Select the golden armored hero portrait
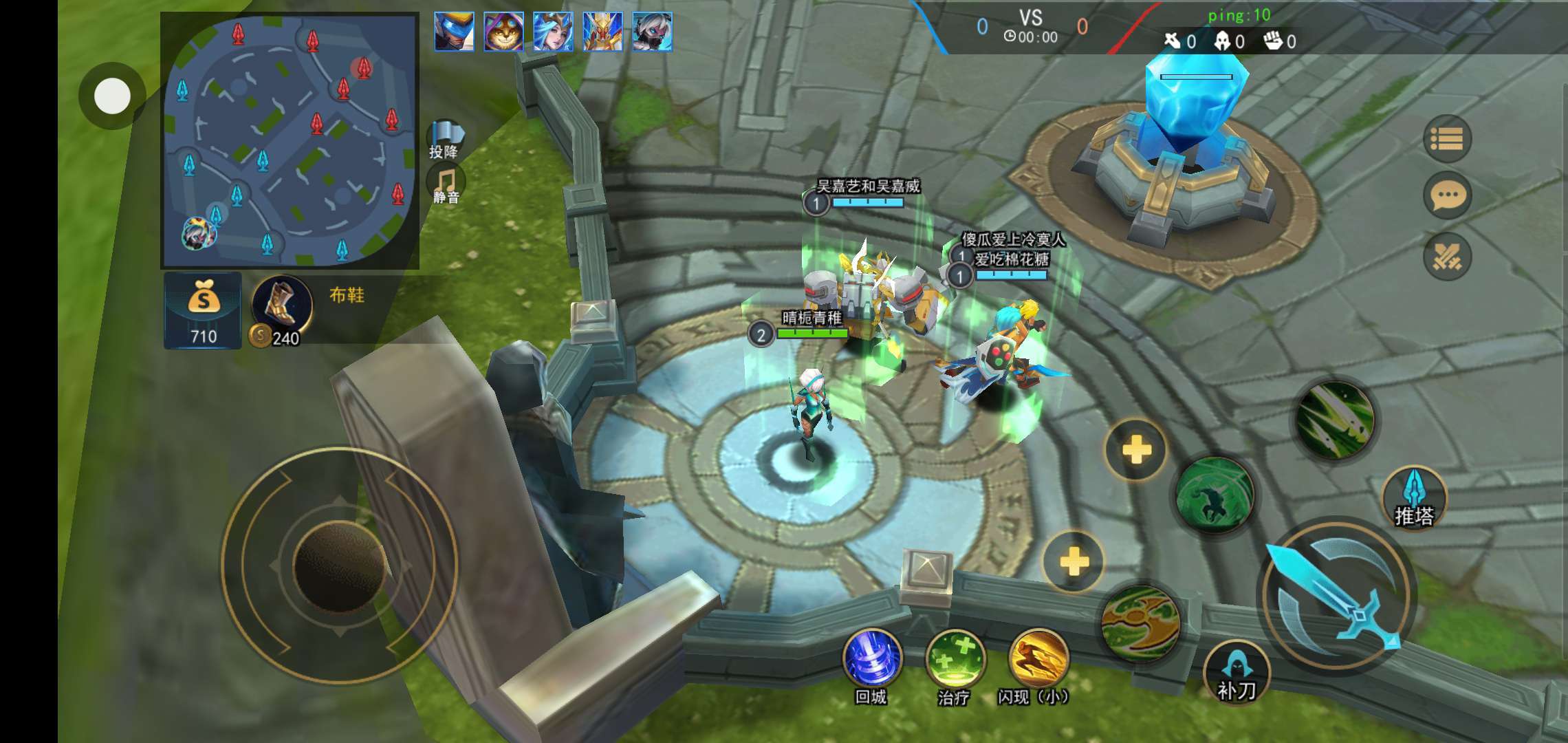Viewport: 1568px width, 743px height. pyautogui.click(x=602, y=32)
